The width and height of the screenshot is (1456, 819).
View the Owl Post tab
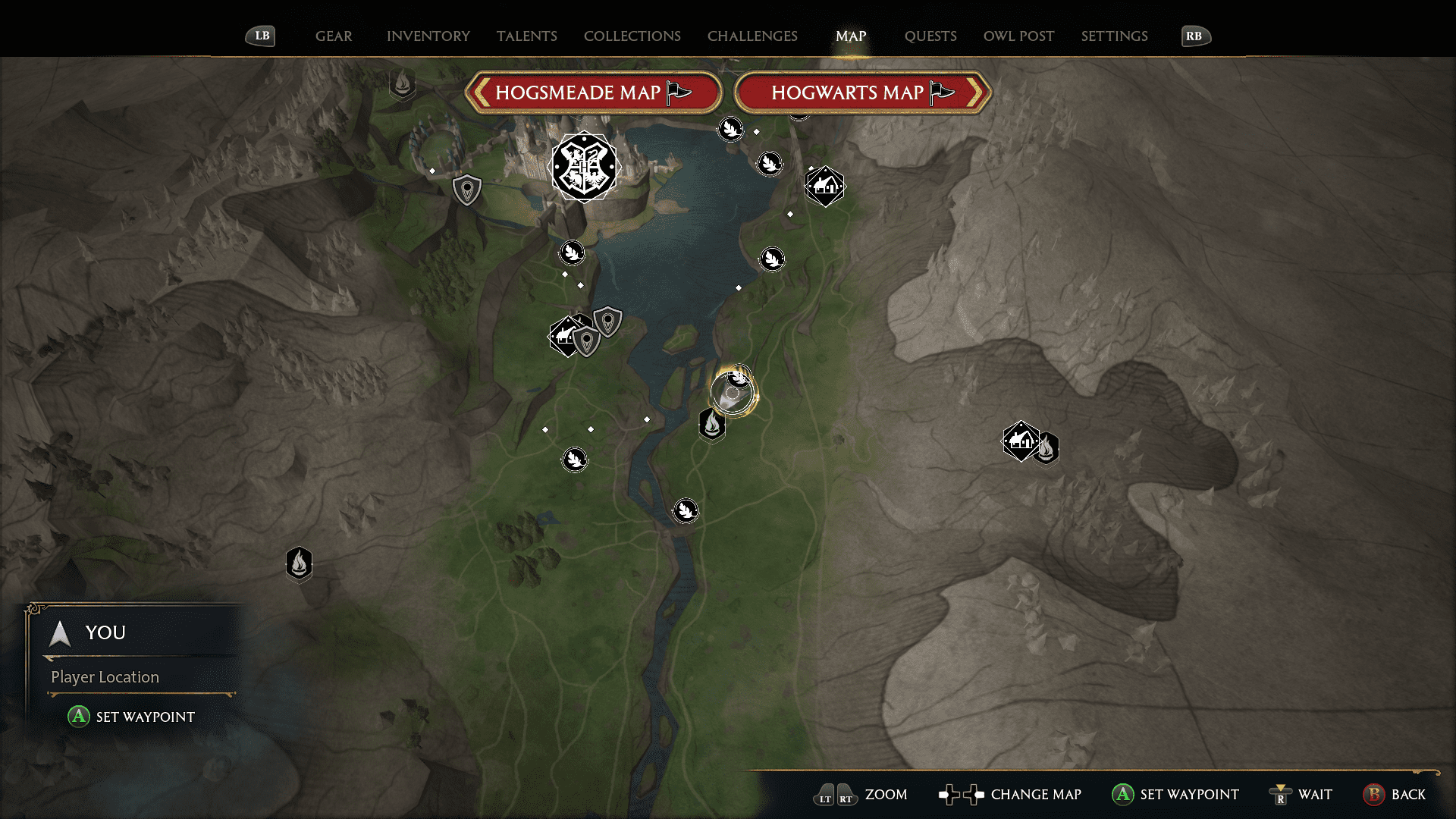pos(1018,36)
